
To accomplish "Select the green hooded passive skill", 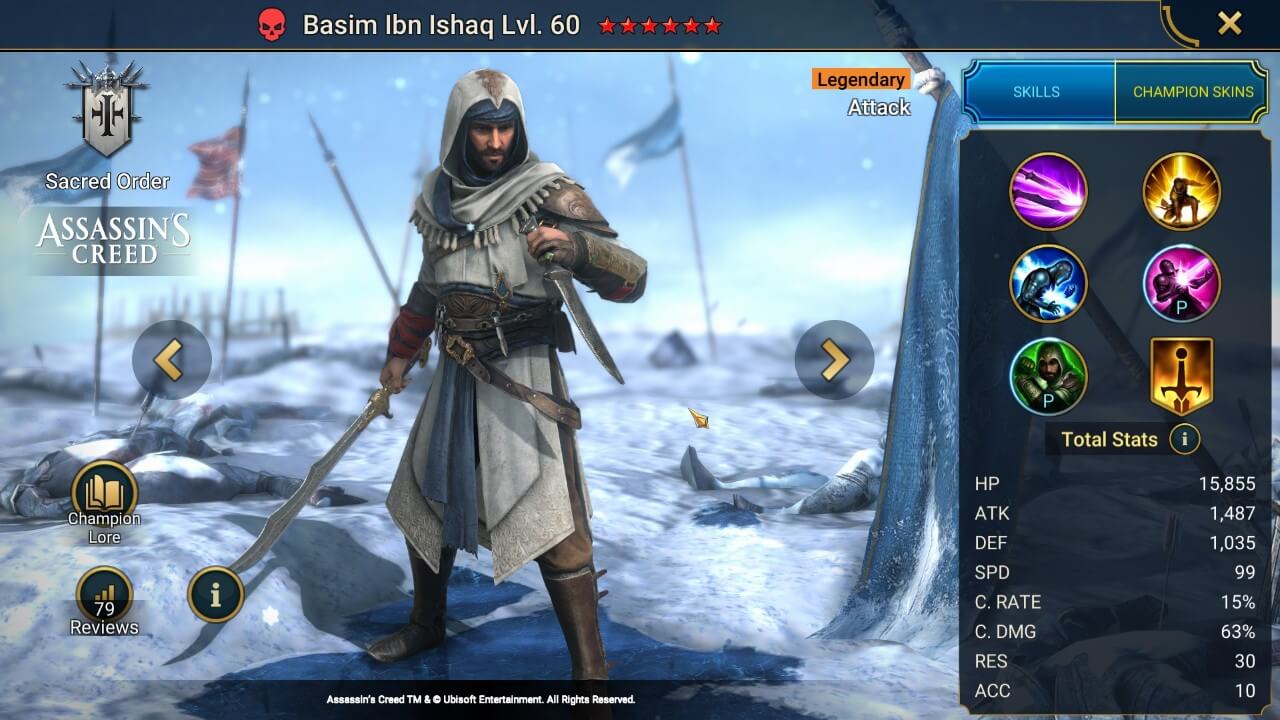I will click(x=1049, y=377).
